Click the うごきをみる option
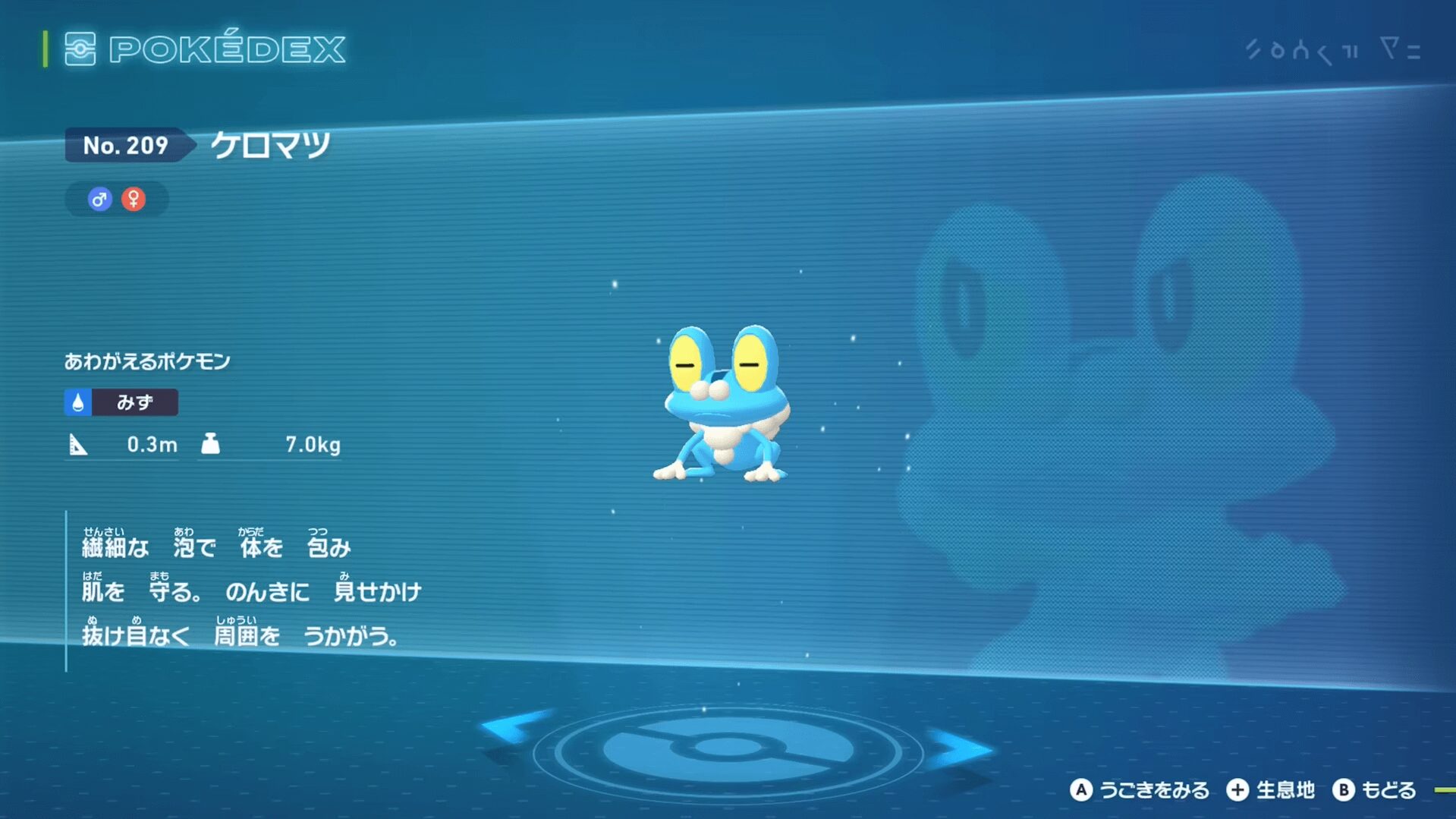Viewport: 1456px width, 819px height. 1140,790
